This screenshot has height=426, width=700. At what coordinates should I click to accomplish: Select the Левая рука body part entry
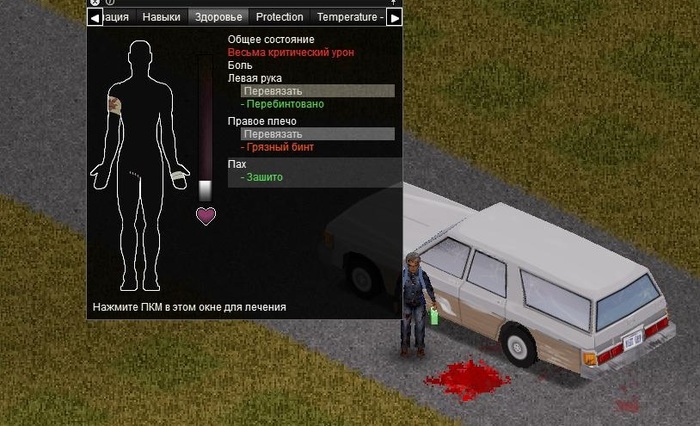coord(254,77)
